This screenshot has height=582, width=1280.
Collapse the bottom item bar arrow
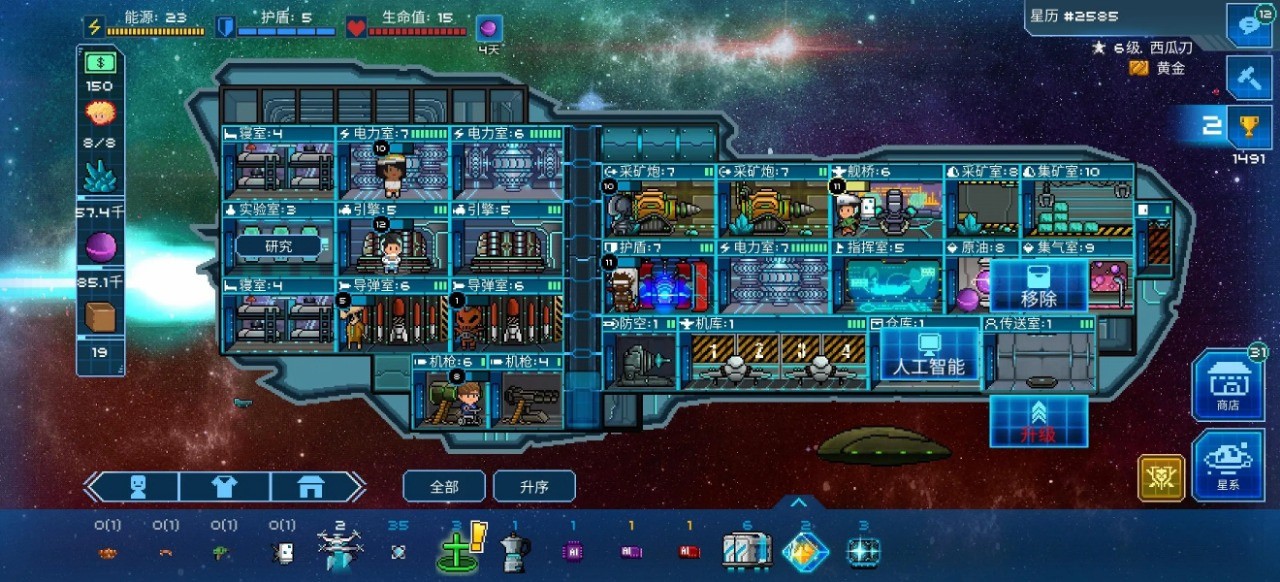(798, 502)
